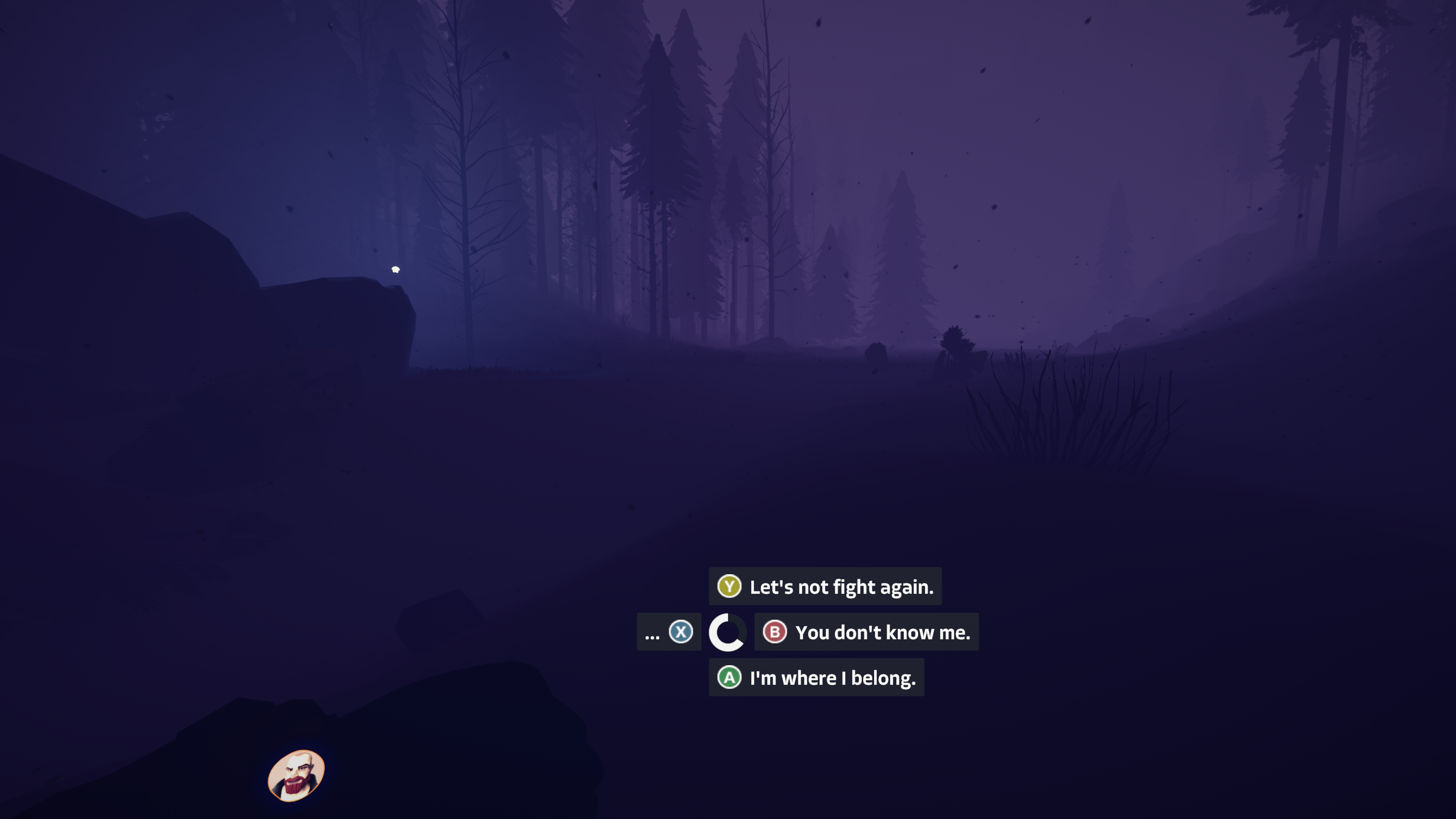Screen dimensions: 1456x819
Task: Click the bearded character portrait
Action: tap(296, 775)
